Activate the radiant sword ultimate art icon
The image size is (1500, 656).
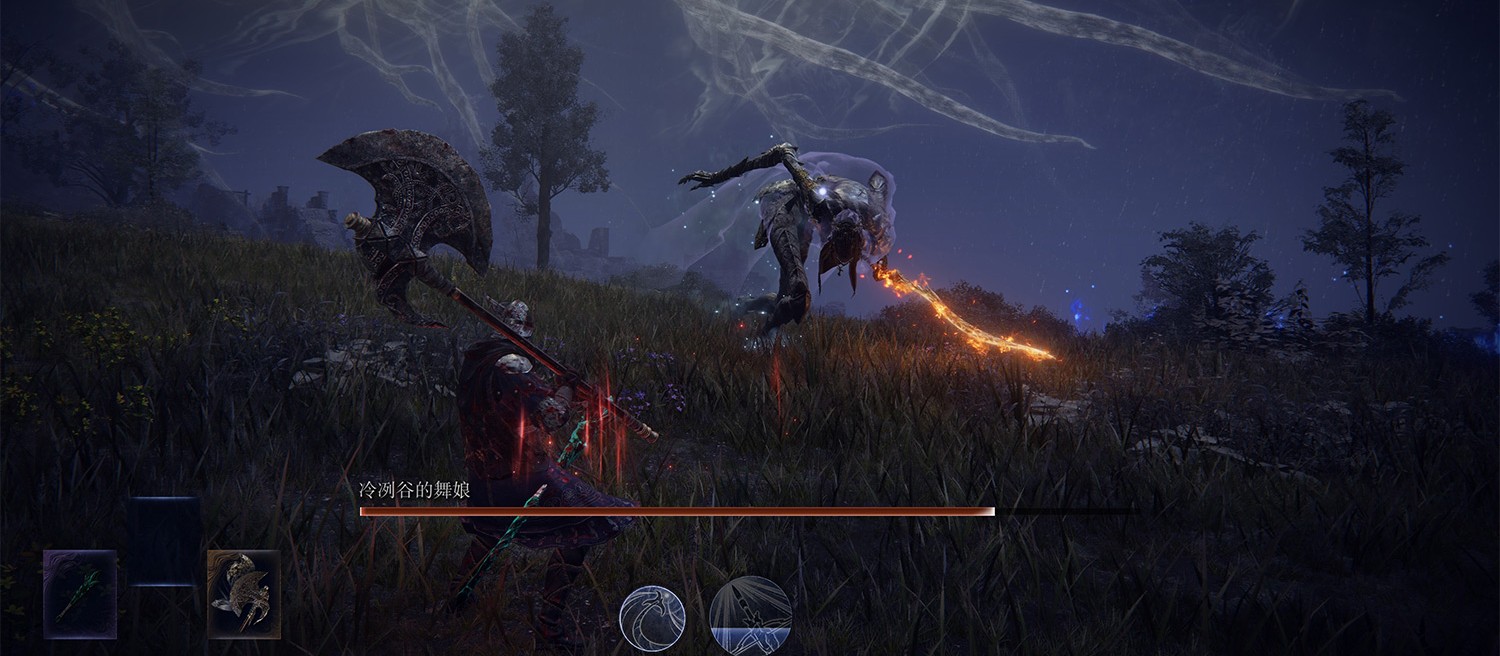(750, 616)
